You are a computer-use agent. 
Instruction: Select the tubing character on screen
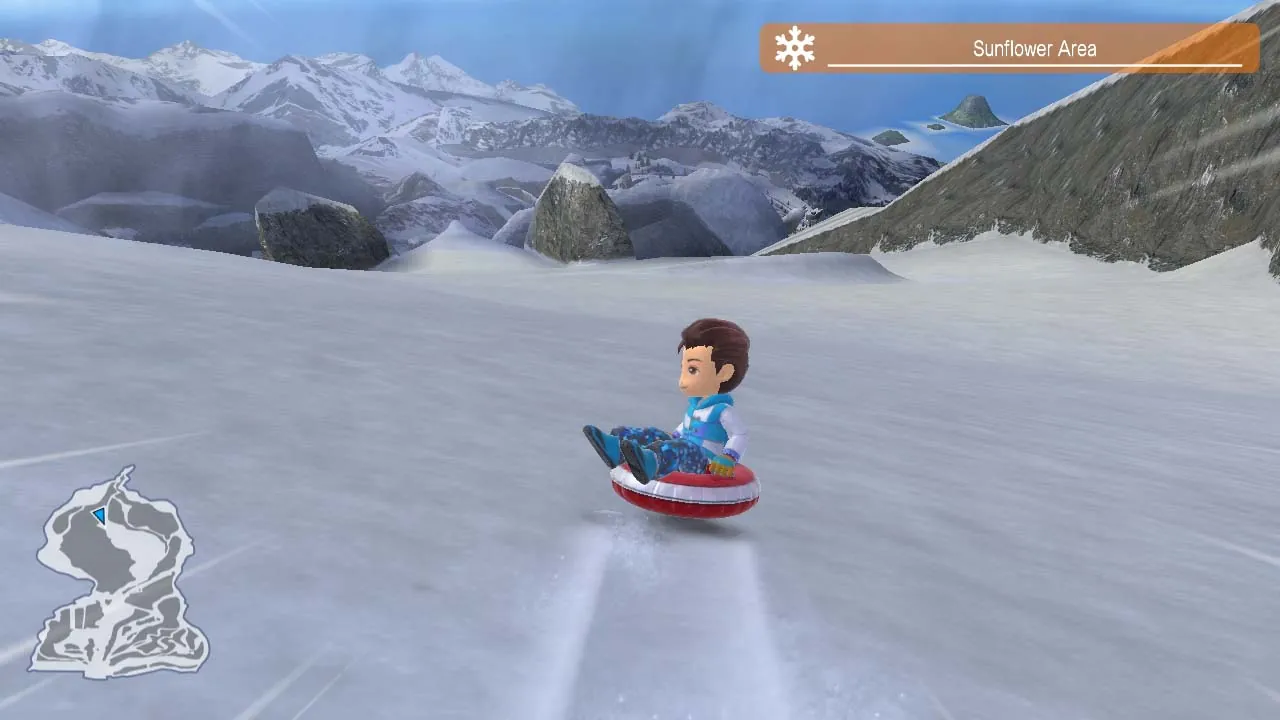pyautogui.click(x=700, y=400)
